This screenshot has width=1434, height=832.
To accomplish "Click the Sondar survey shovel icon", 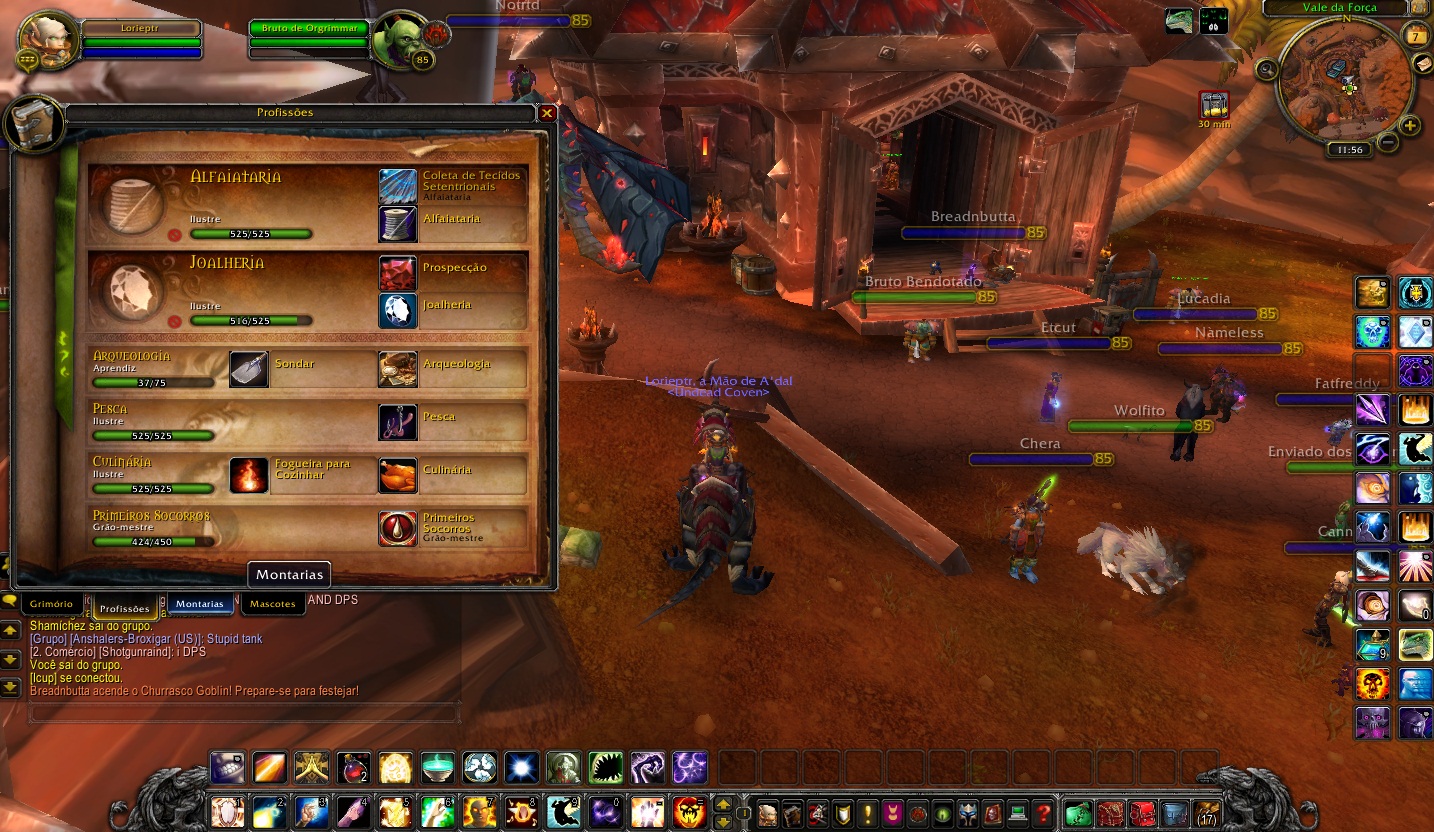I will pos(249,370).
